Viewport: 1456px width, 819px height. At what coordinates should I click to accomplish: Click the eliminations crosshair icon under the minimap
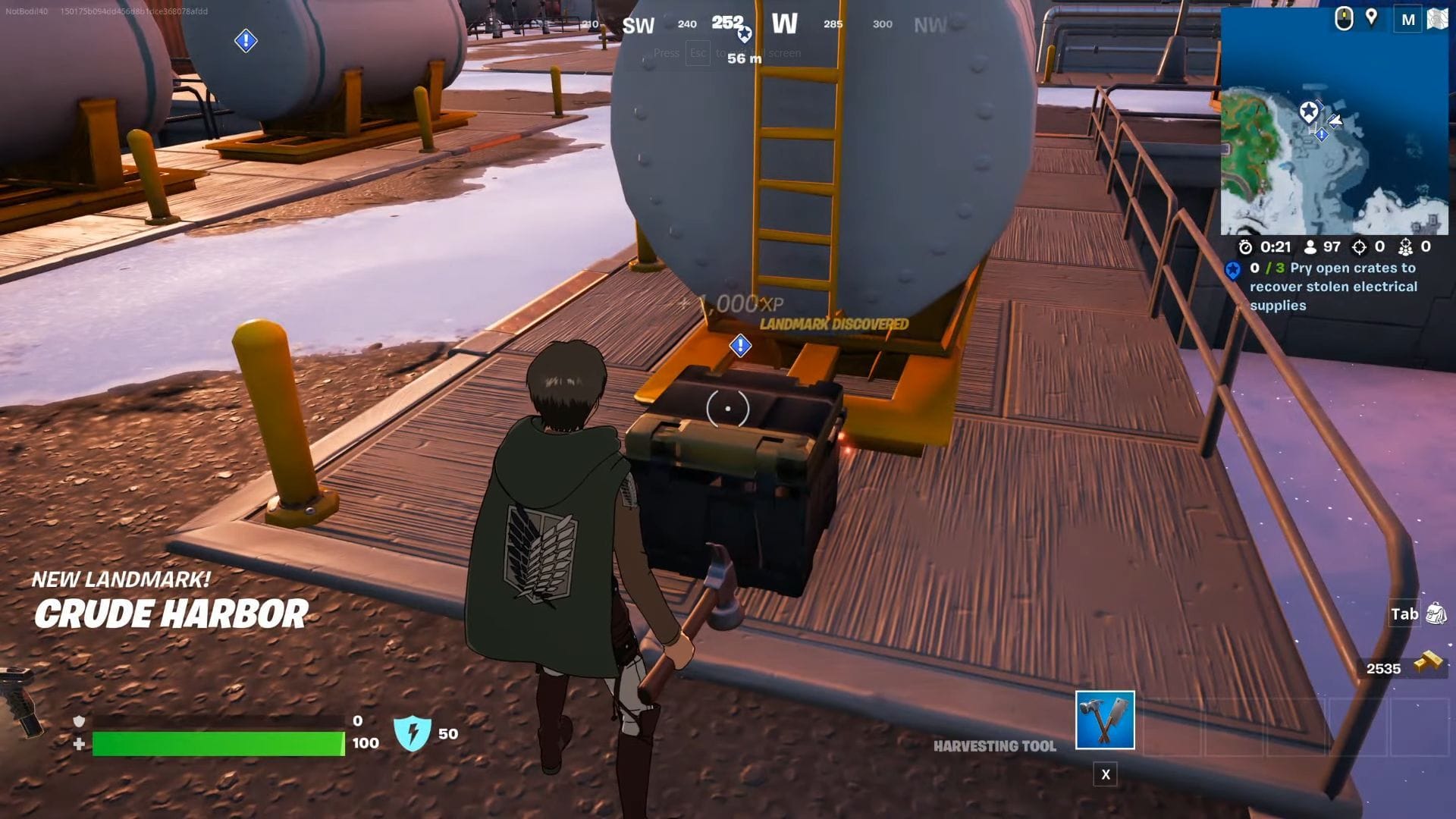[x=1358, y=247]
